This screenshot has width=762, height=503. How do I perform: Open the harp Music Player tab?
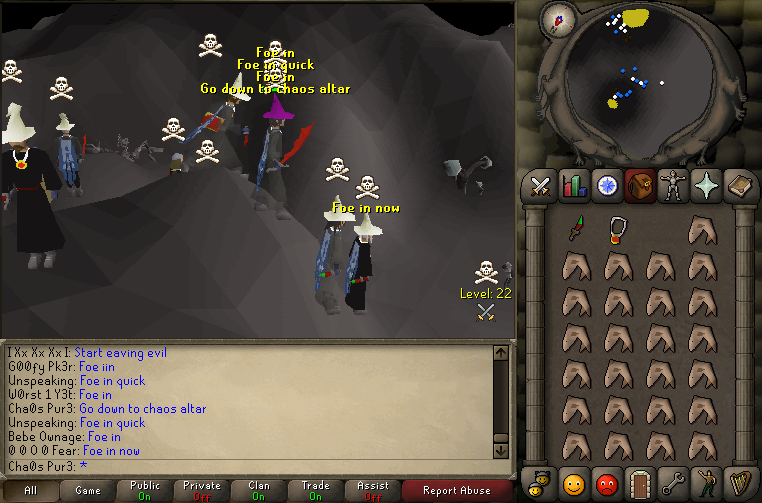pyautogui.click(x=739, y=482)
